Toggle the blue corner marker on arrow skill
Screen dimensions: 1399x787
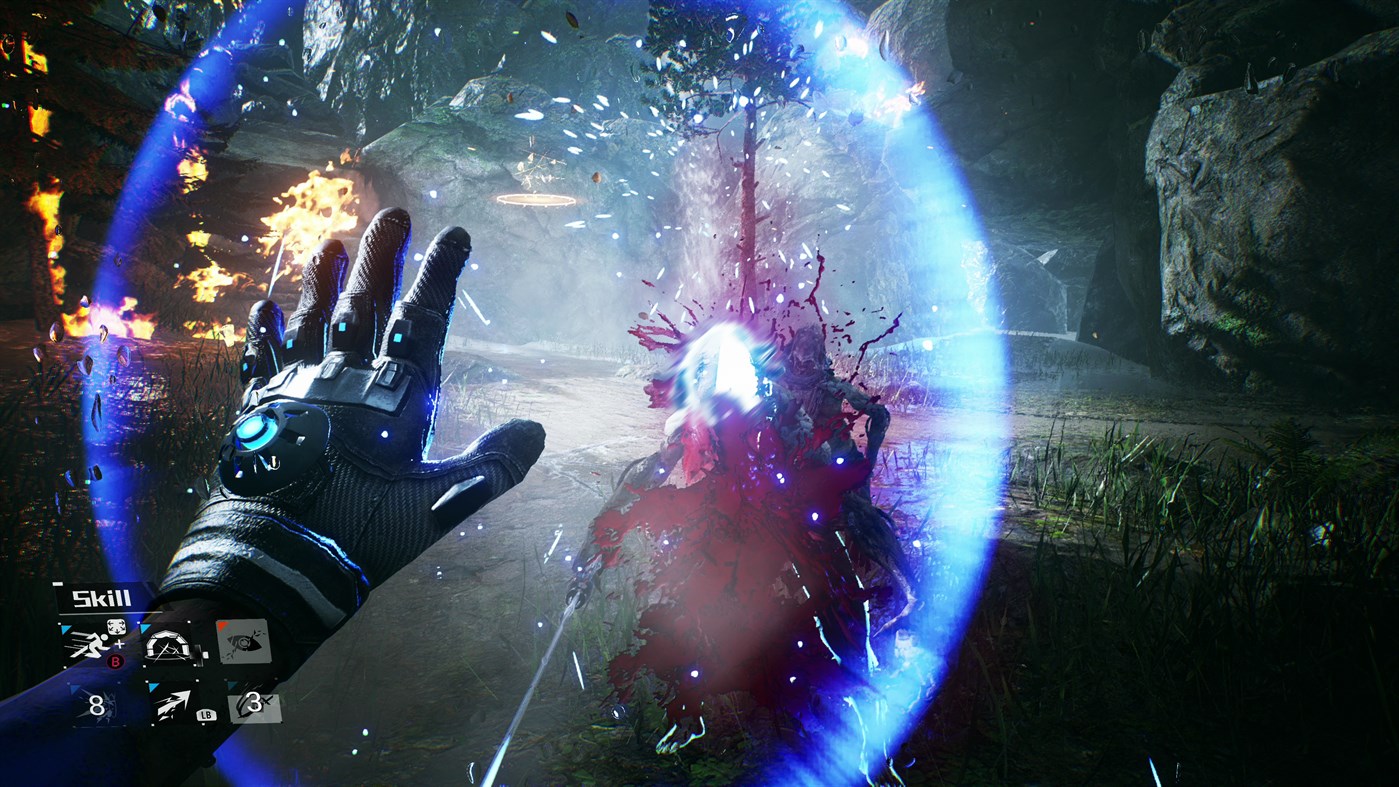tap(152, 684)
